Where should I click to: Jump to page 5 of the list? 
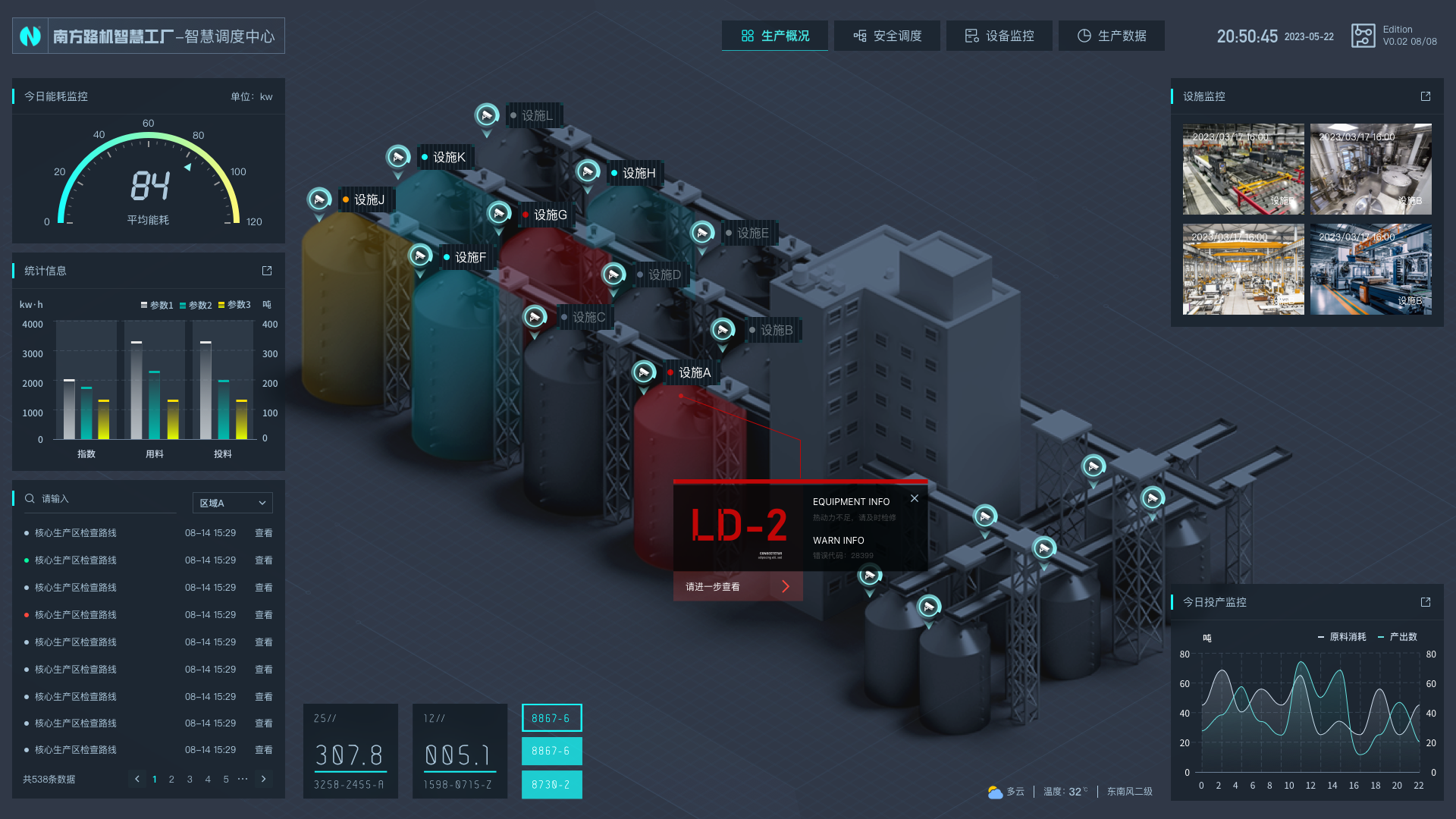click(226, 779)
